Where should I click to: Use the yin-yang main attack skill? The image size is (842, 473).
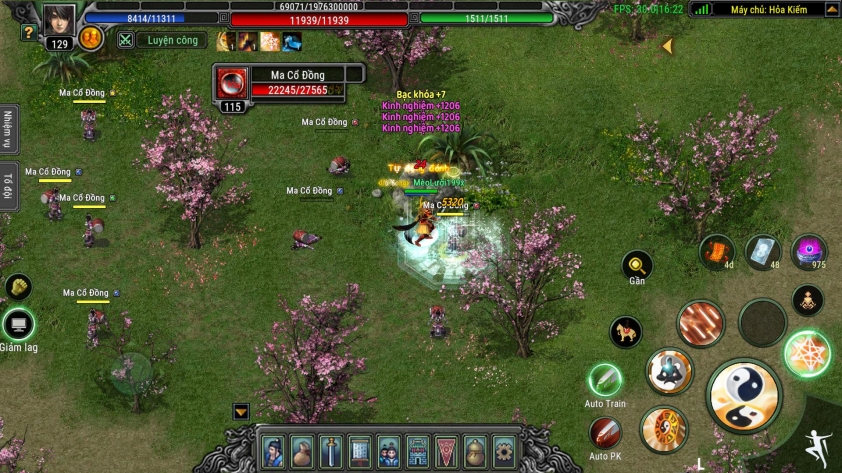coord(744,396)
